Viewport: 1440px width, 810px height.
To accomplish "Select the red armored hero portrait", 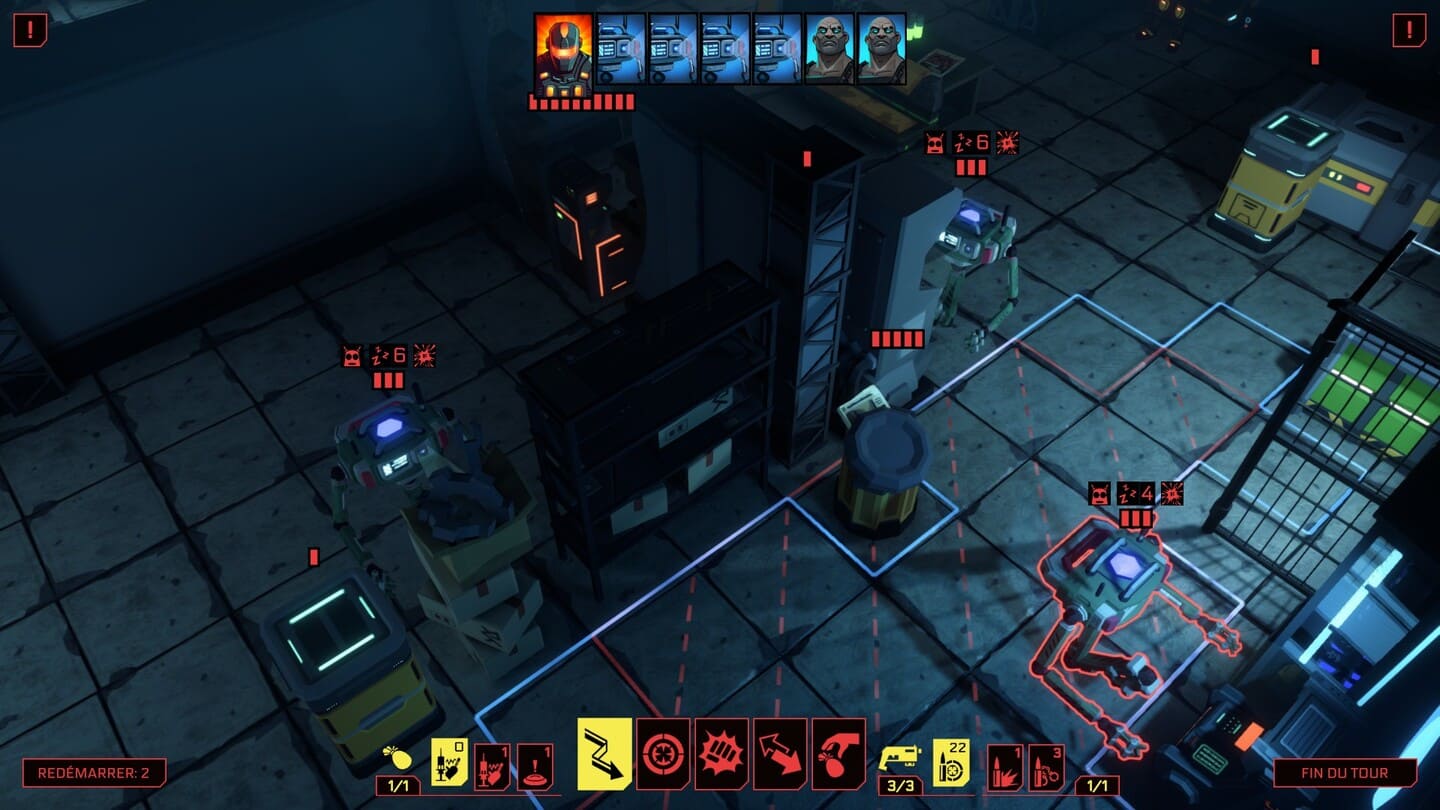I will pyautogui.click(x=563, y=52).
